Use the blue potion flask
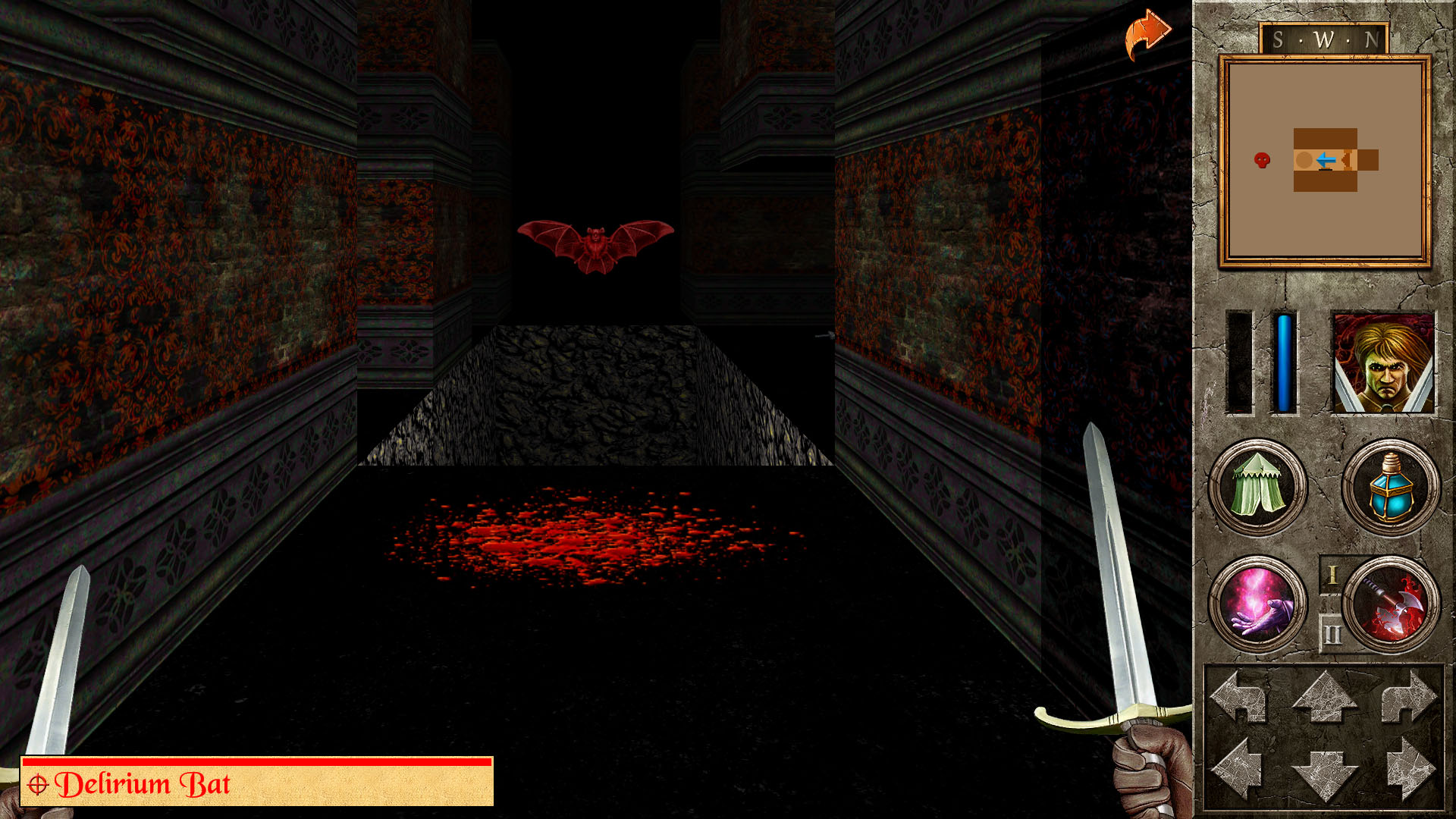The width and height of the screenshot is (1456, 819). 1391,487
